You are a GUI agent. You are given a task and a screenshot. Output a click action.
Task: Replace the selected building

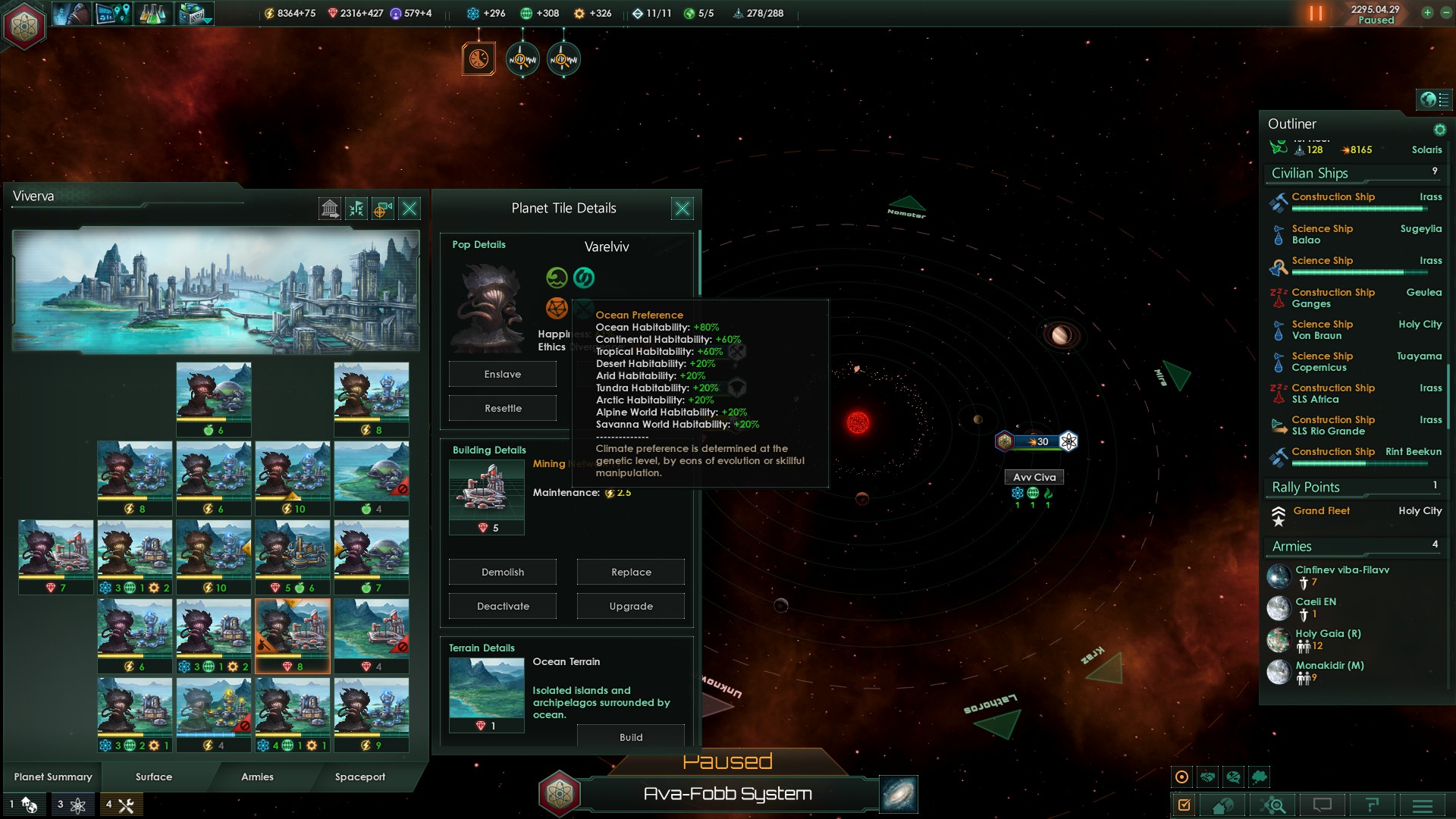coord(630,572)
